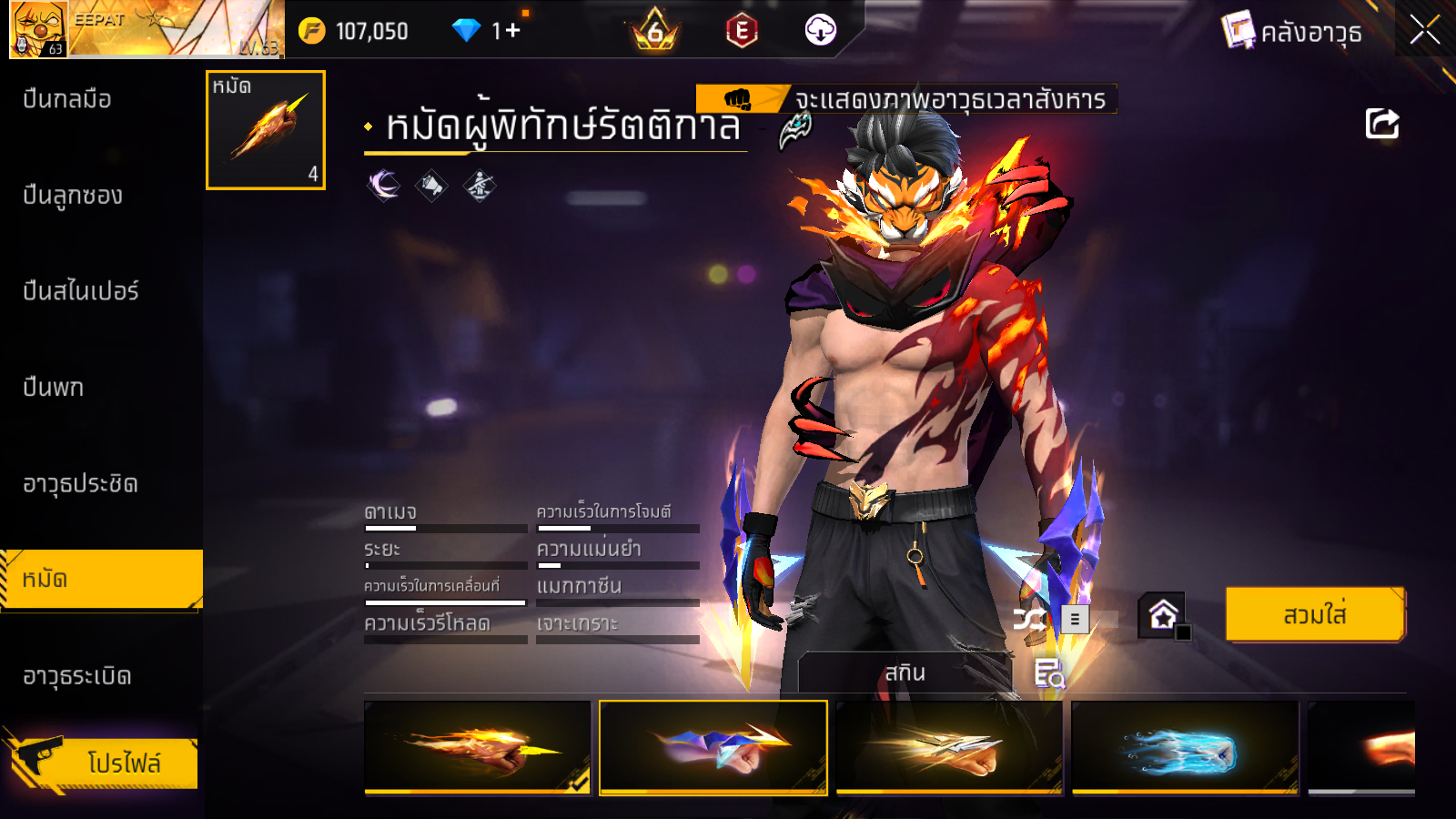Open the อาวุธระเบิด category

click(x=77, y=676)
